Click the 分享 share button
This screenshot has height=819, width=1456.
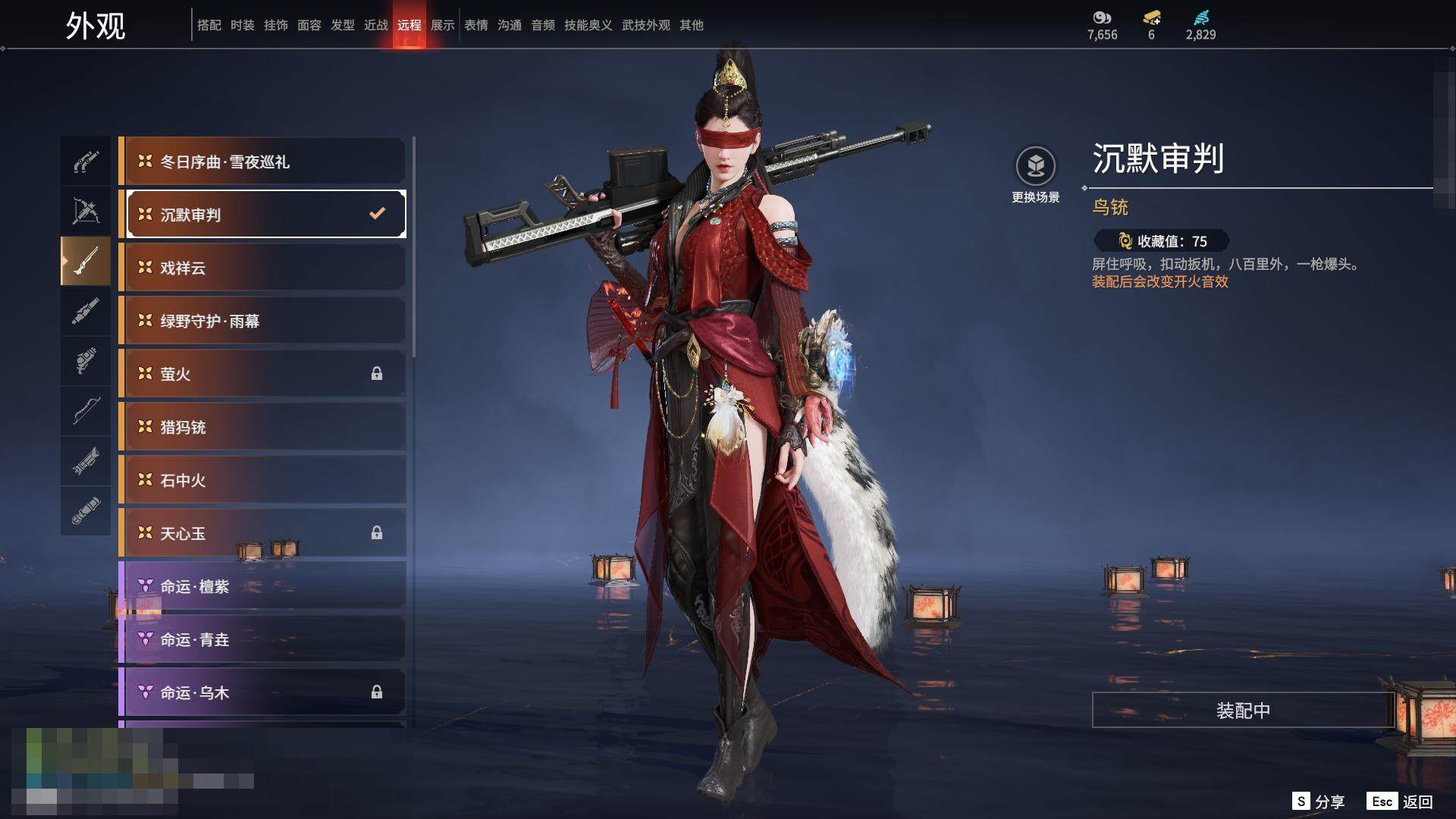tap(1319, 802)
